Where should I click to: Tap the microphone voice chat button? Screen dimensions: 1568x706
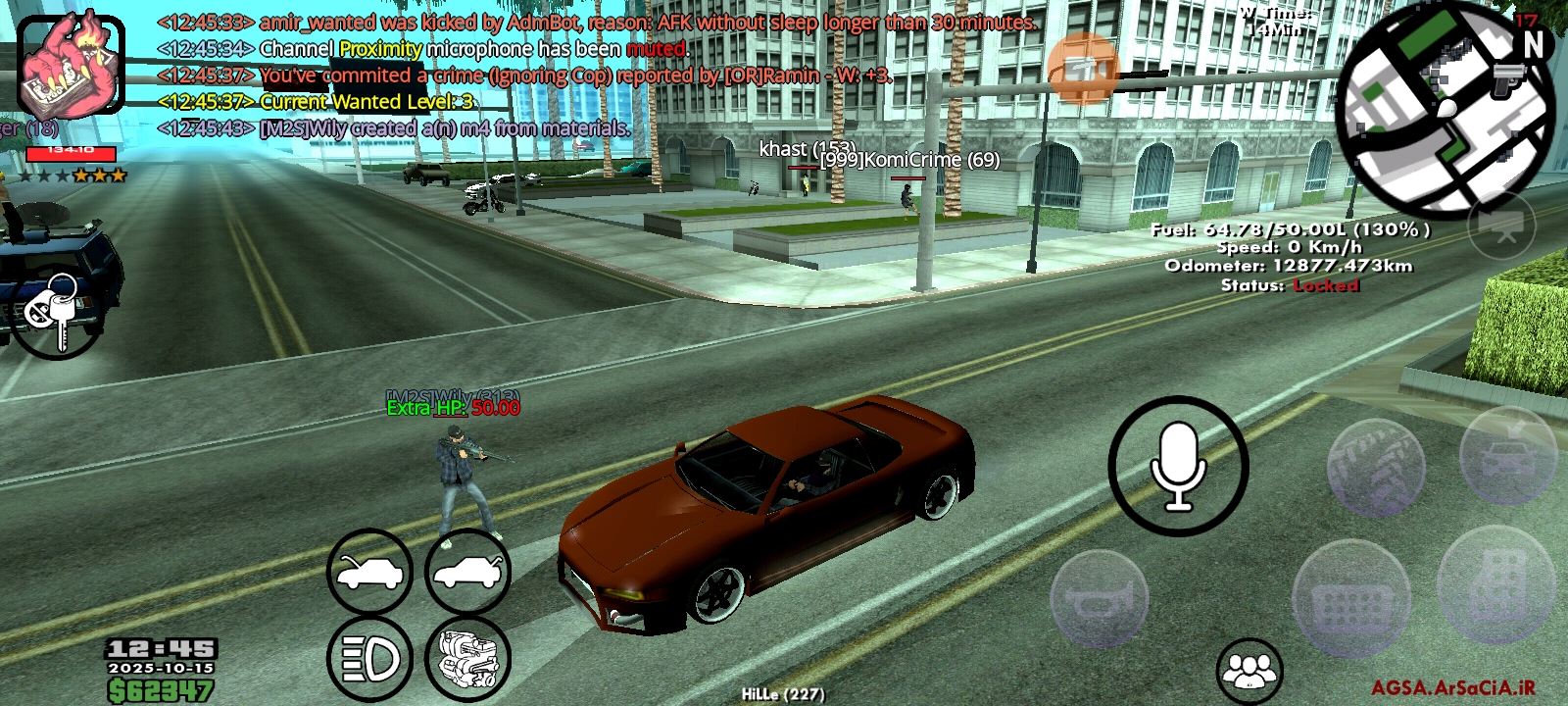(1178, 466)
